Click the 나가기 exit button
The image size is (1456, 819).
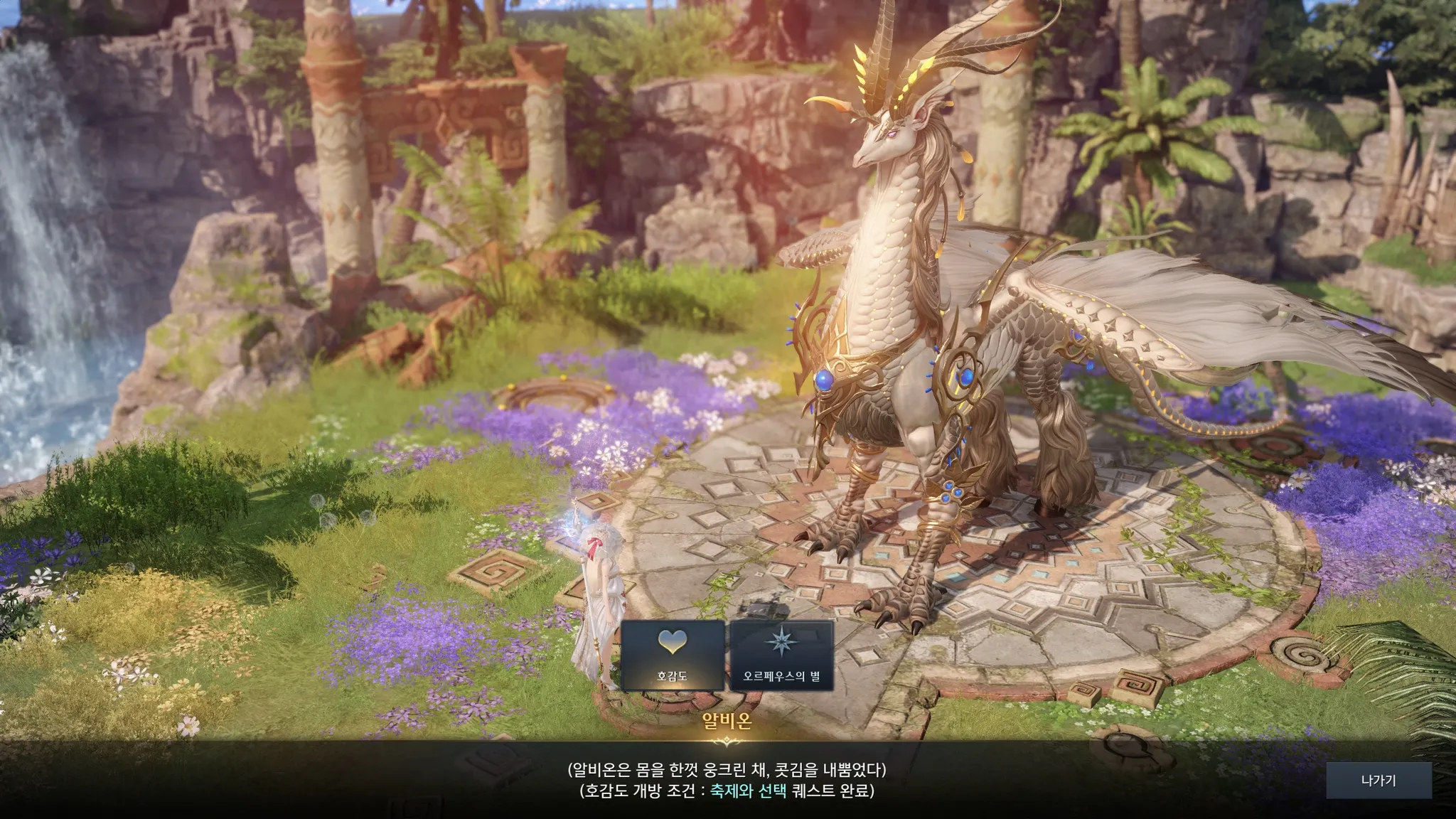pos(1379,781)
